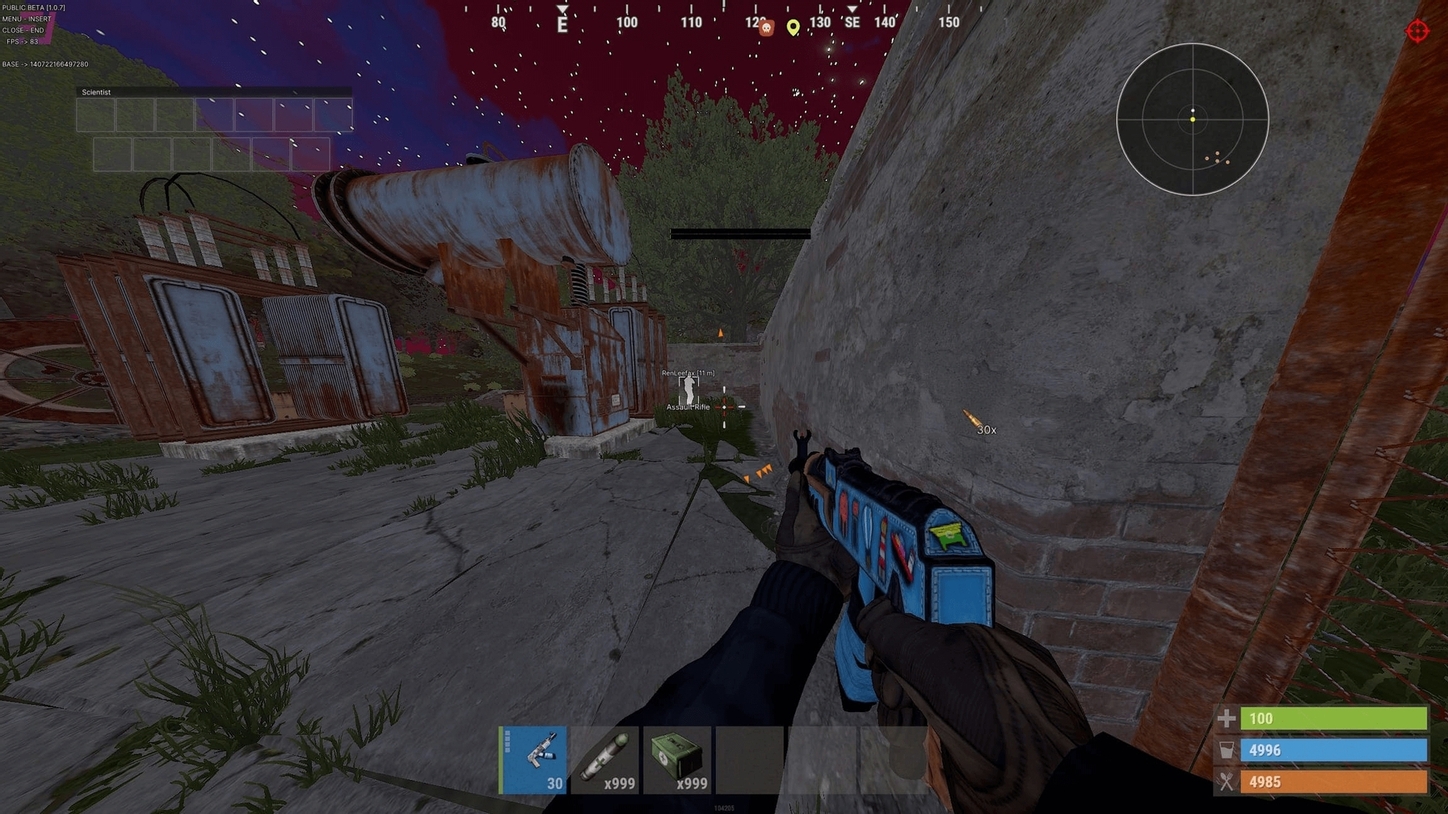The image size is (1448, 814).
Task: Click the red crosshair icon in the corner
Action: [x=1417, y=30]
